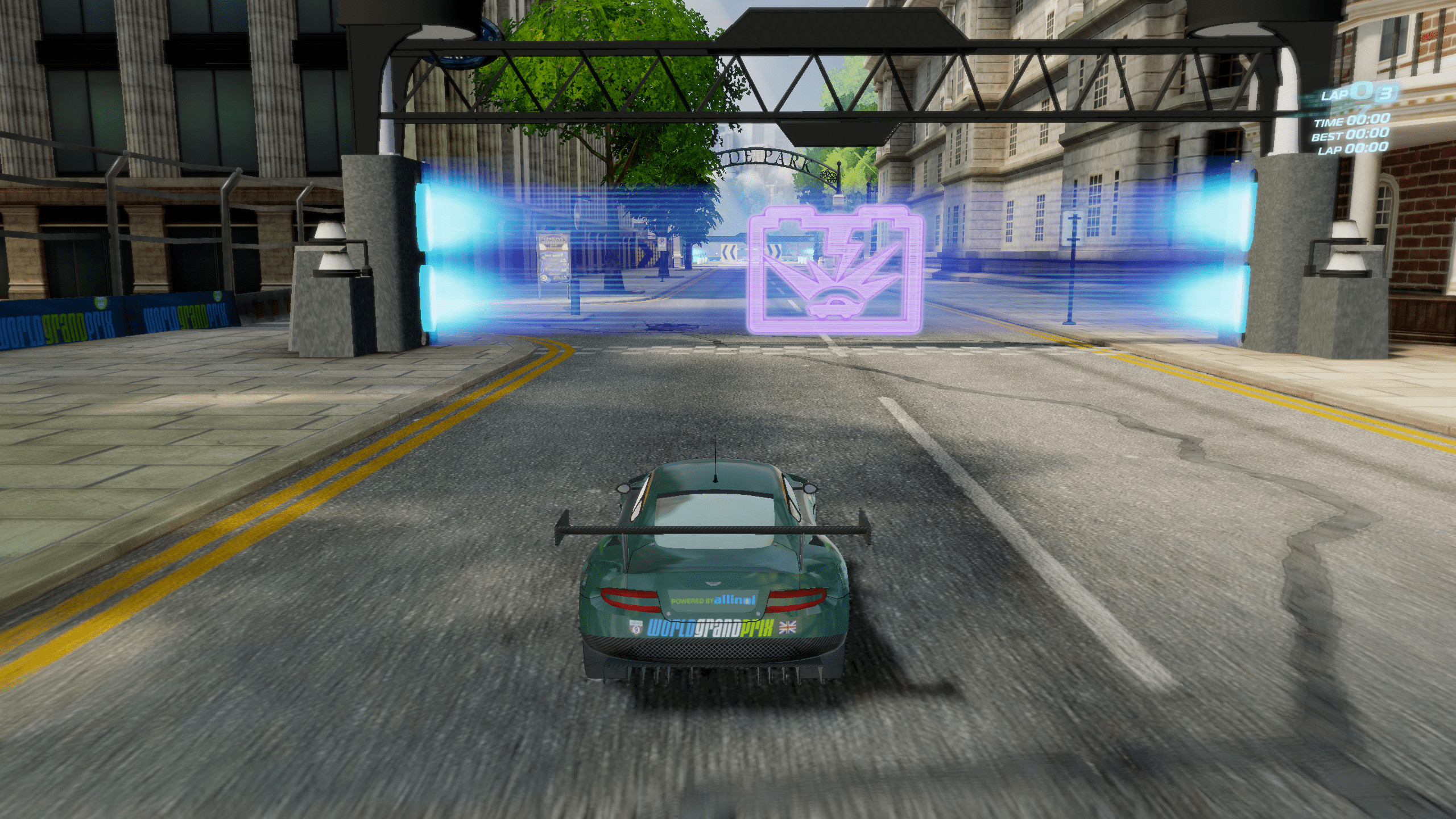The height and width of the screenshot is (819, 1456).
Task: Click the no-parking sign on the right sidewalk
Action: 661,243
